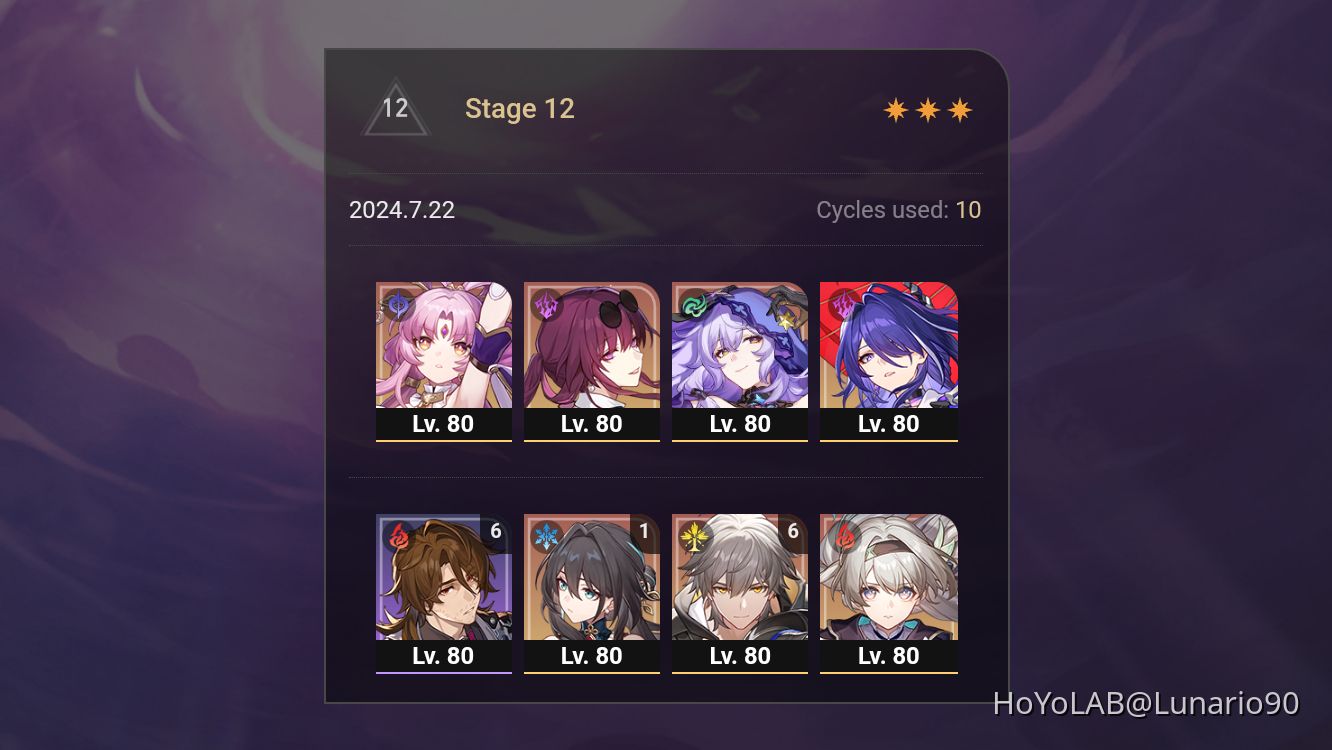Open Fu Xuan's character portrait
This screenshot has width=1332, height=750.
[444, 345]
